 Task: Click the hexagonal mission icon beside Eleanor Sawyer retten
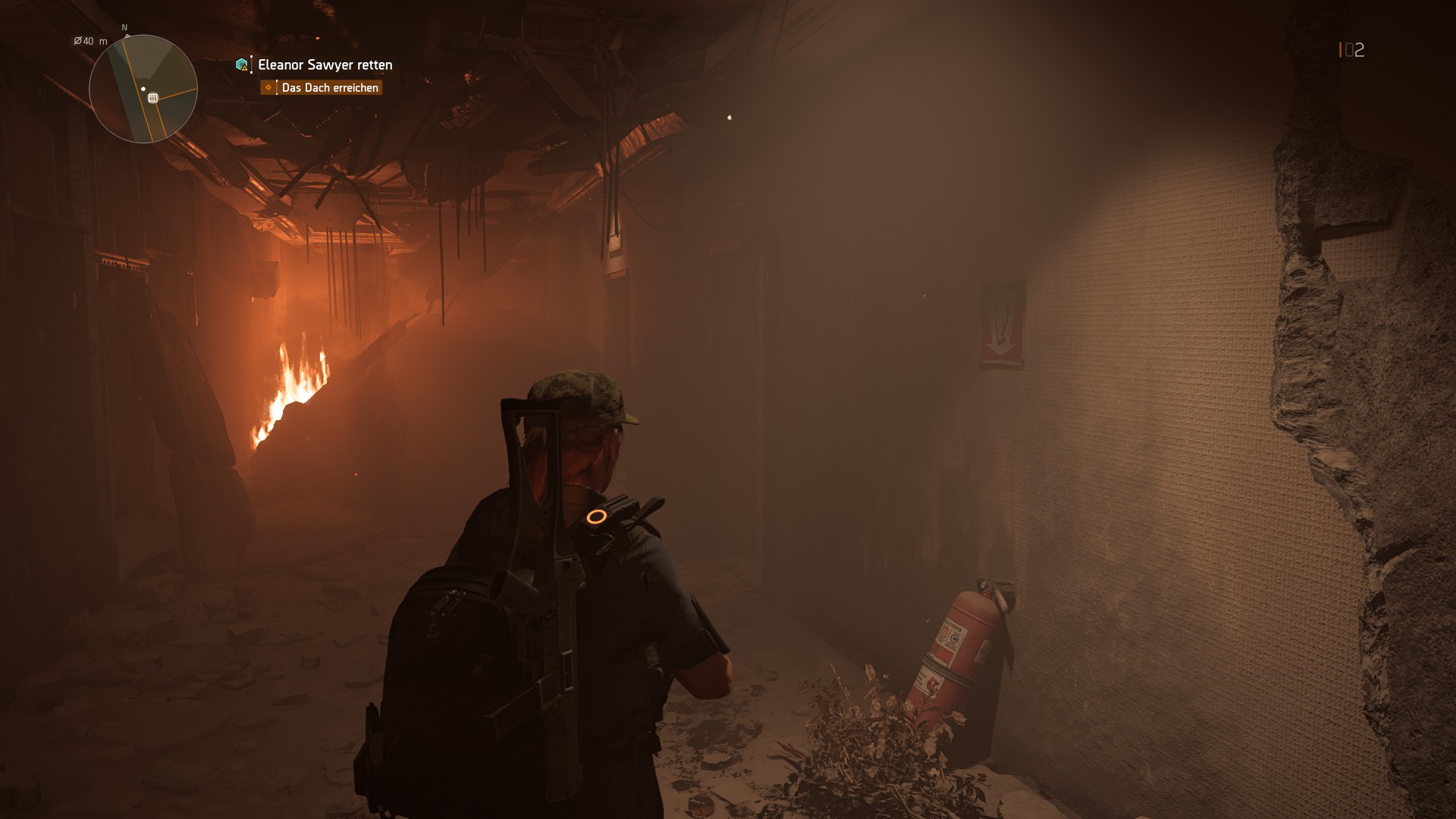coord(241,64)
